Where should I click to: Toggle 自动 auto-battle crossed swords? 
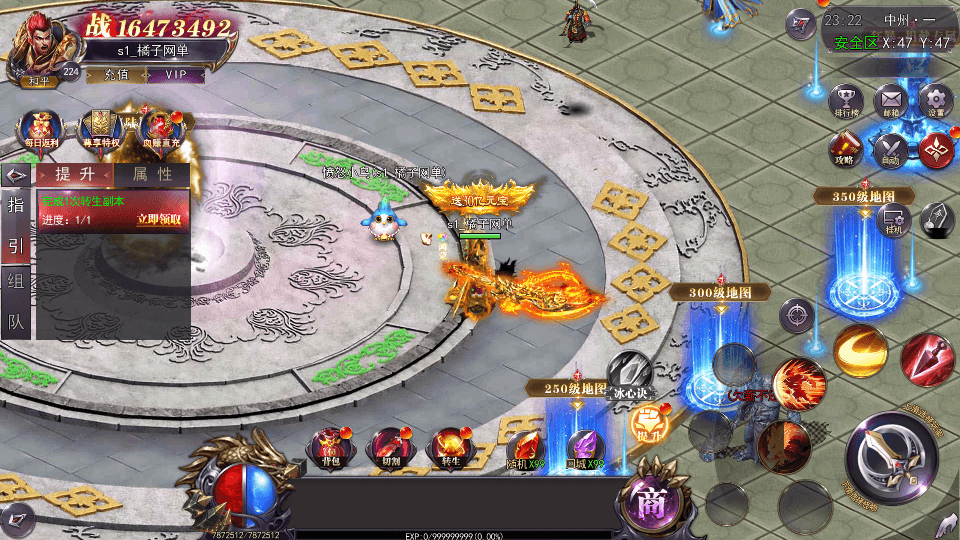[890, 149]
